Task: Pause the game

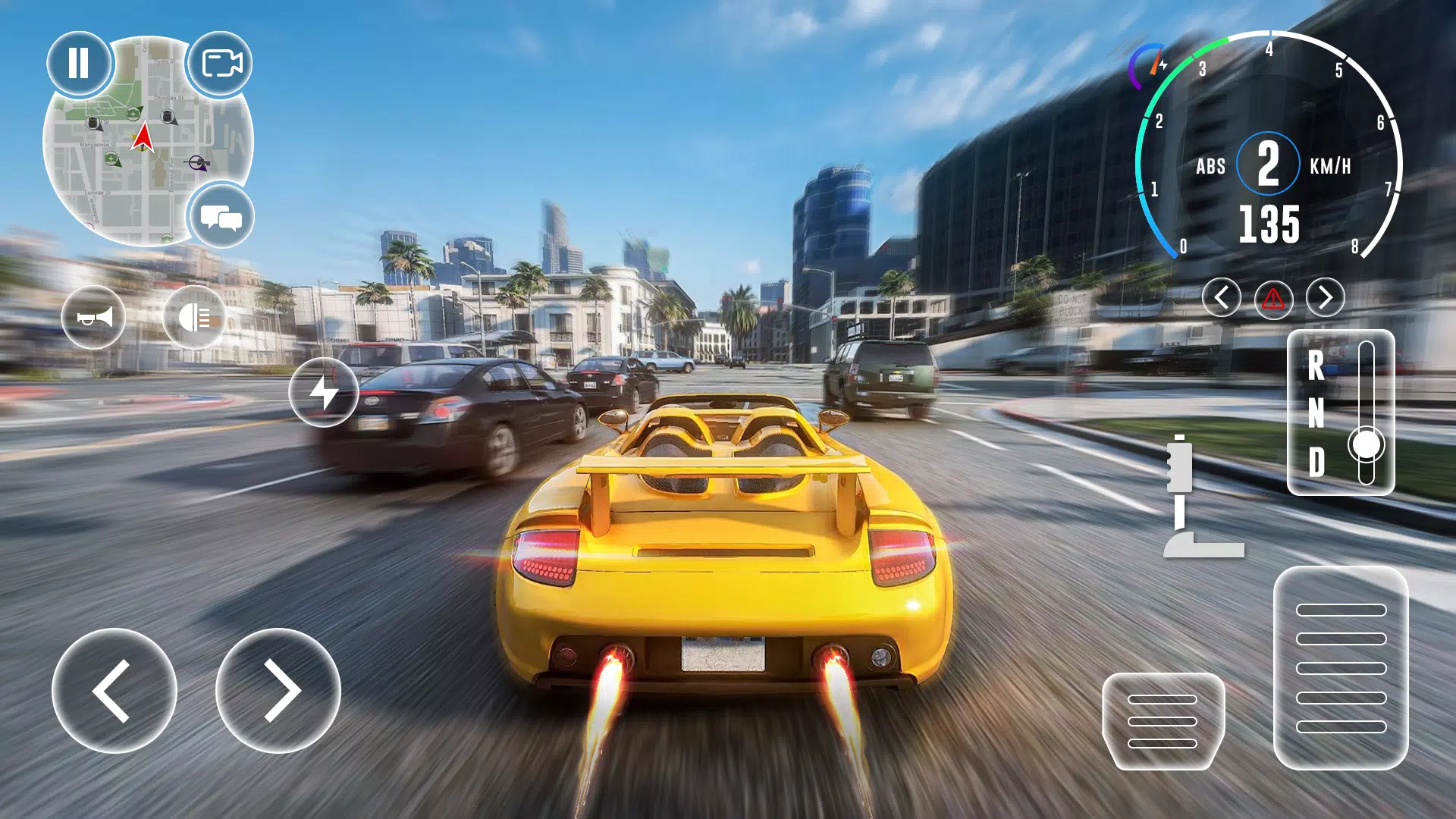Action: 78,64
